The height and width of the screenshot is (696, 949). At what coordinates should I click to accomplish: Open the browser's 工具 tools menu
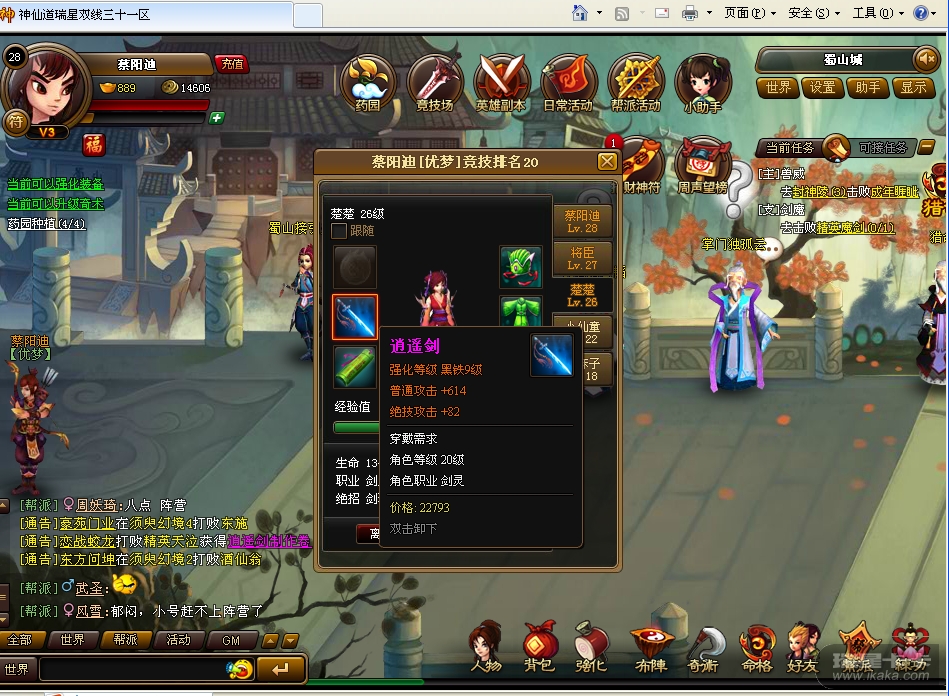pyautogui.click(x=870, y=13)
